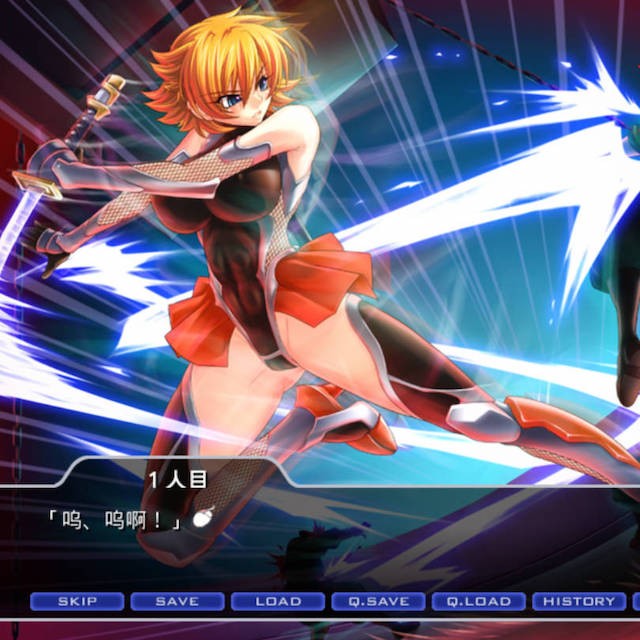Image resolution: width=640 pixels, height=640 pixels.
Task: Show the dialogue HISTORY log
Action: coord(579,601)
